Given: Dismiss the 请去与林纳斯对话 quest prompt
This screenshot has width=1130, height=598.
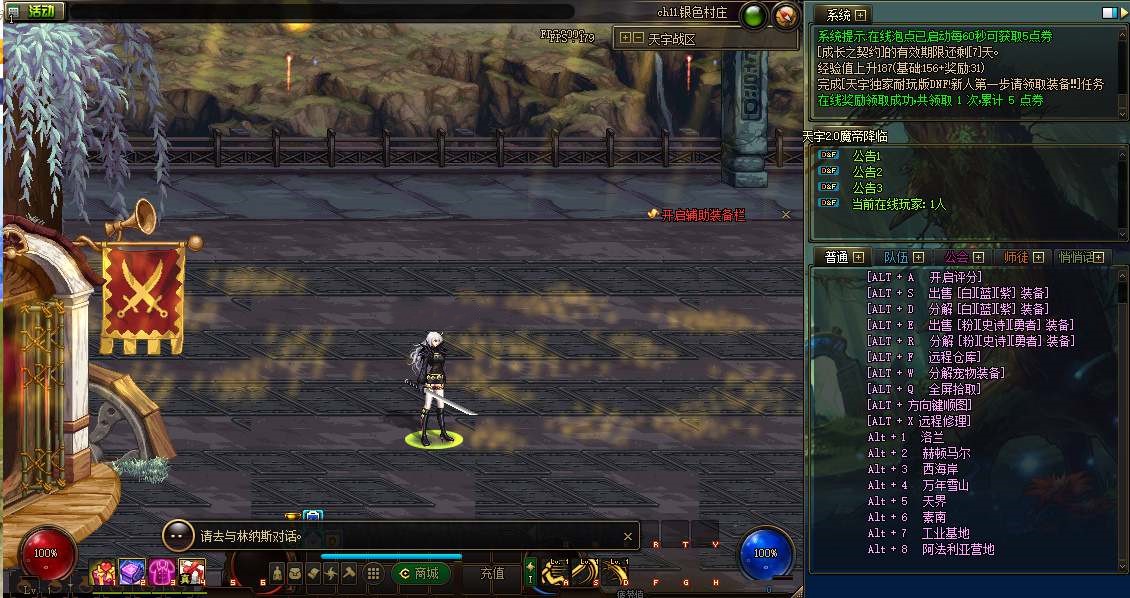Looking at the screenshot, I should [x=628, y=536].
